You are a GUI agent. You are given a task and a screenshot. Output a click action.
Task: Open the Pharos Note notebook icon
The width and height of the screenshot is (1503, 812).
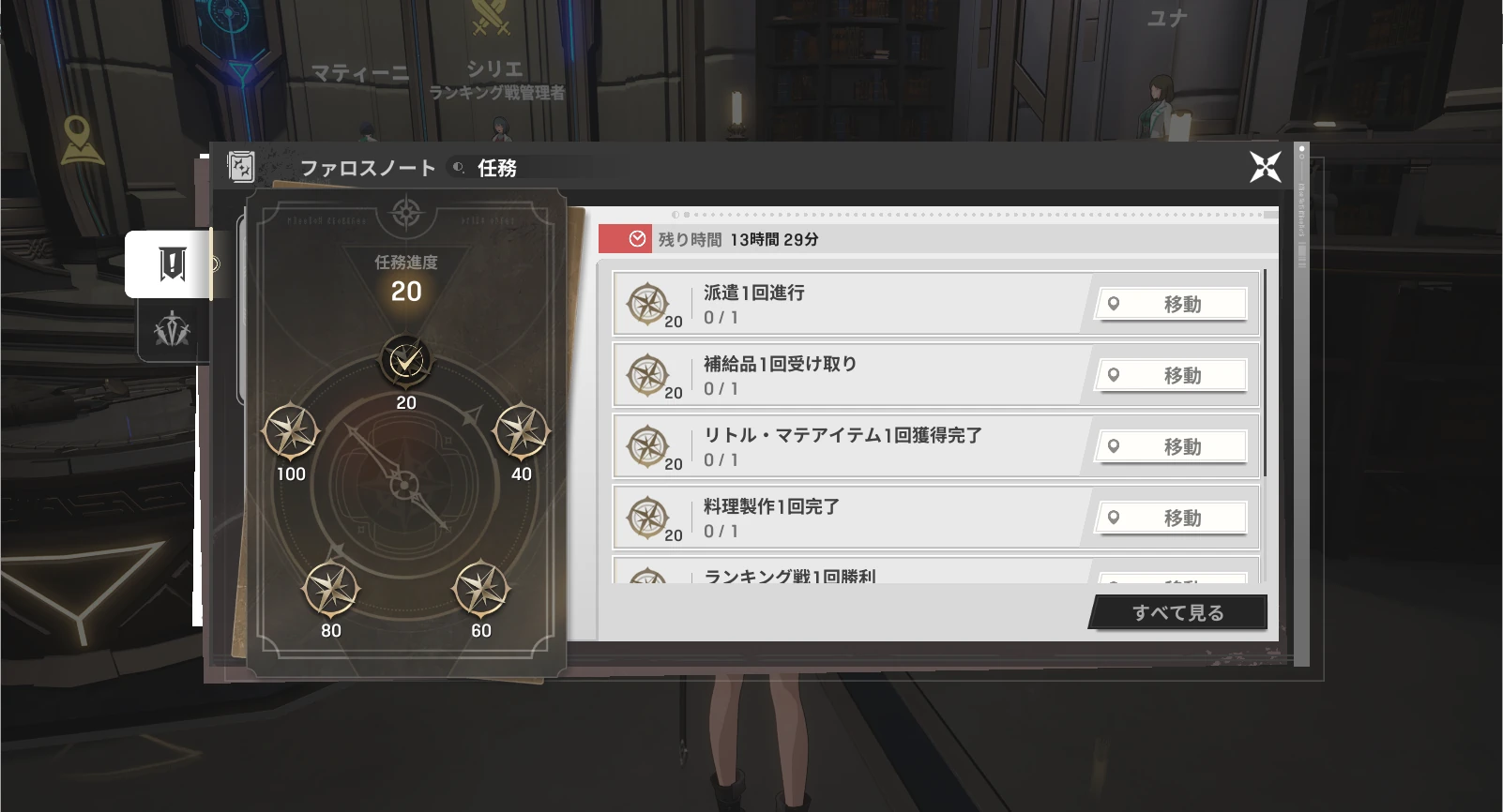point(243,166)
